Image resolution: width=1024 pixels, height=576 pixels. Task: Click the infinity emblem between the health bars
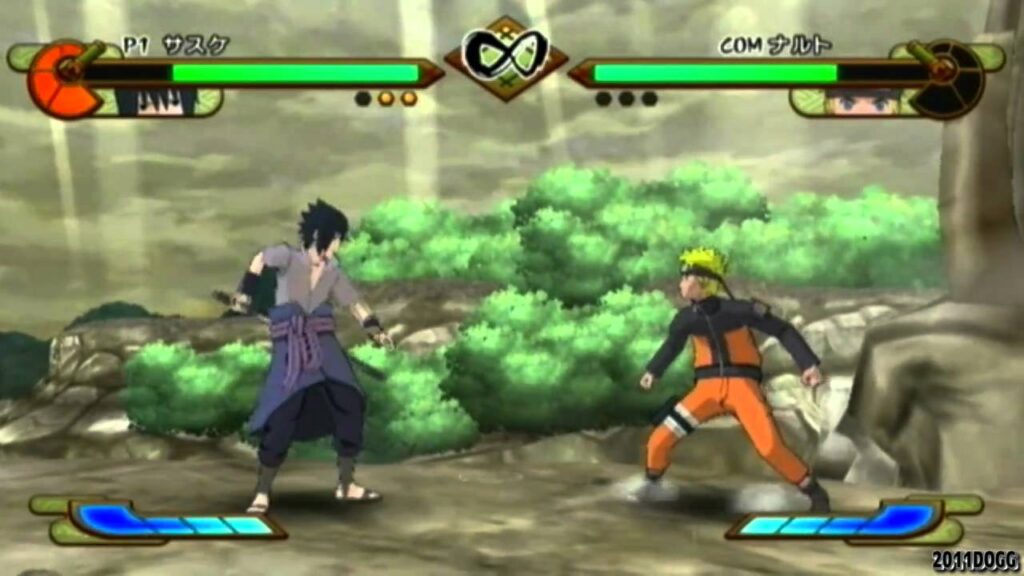[505, 54]
